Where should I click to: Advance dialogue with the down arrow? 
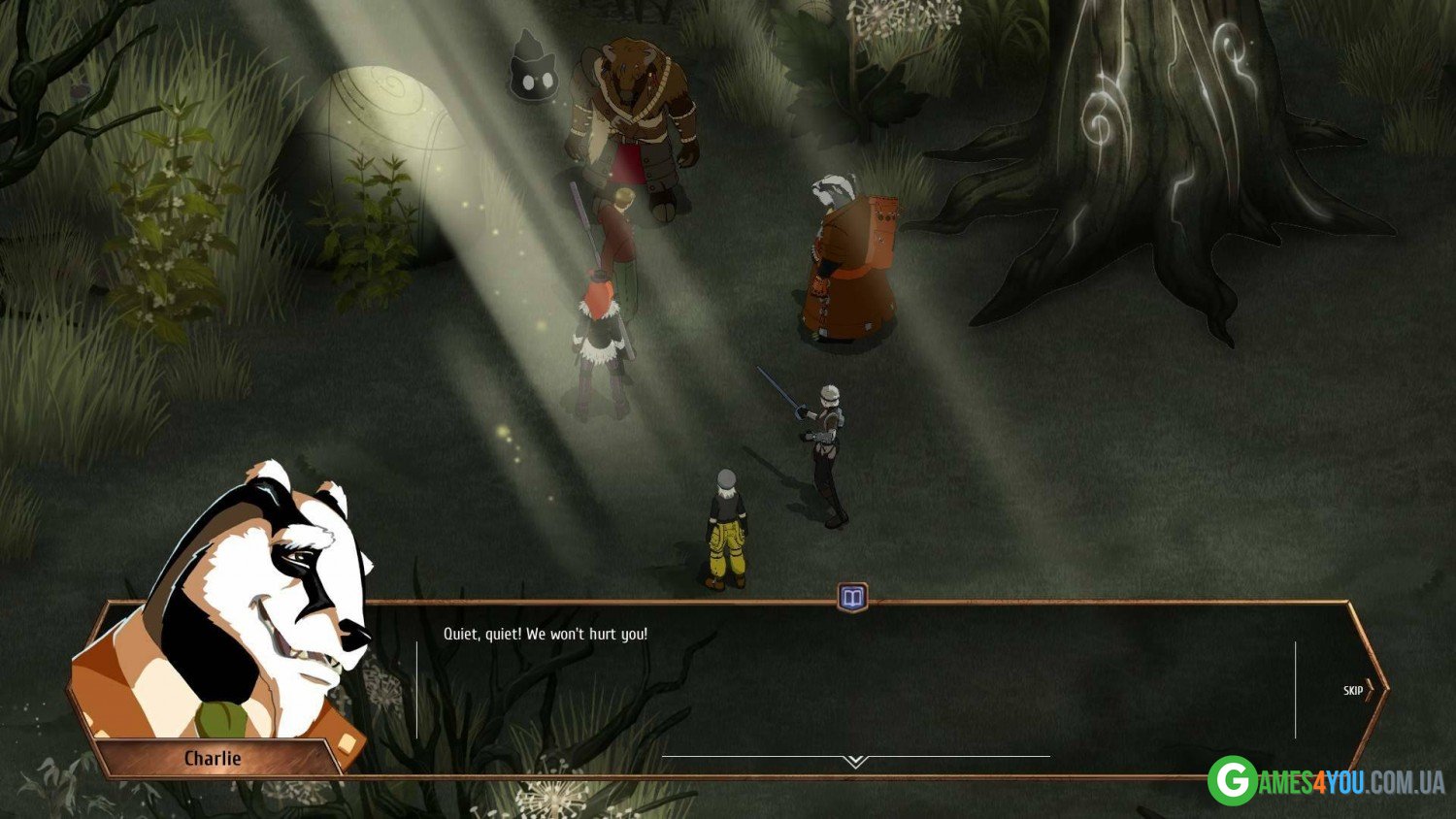tap(855, 762)
